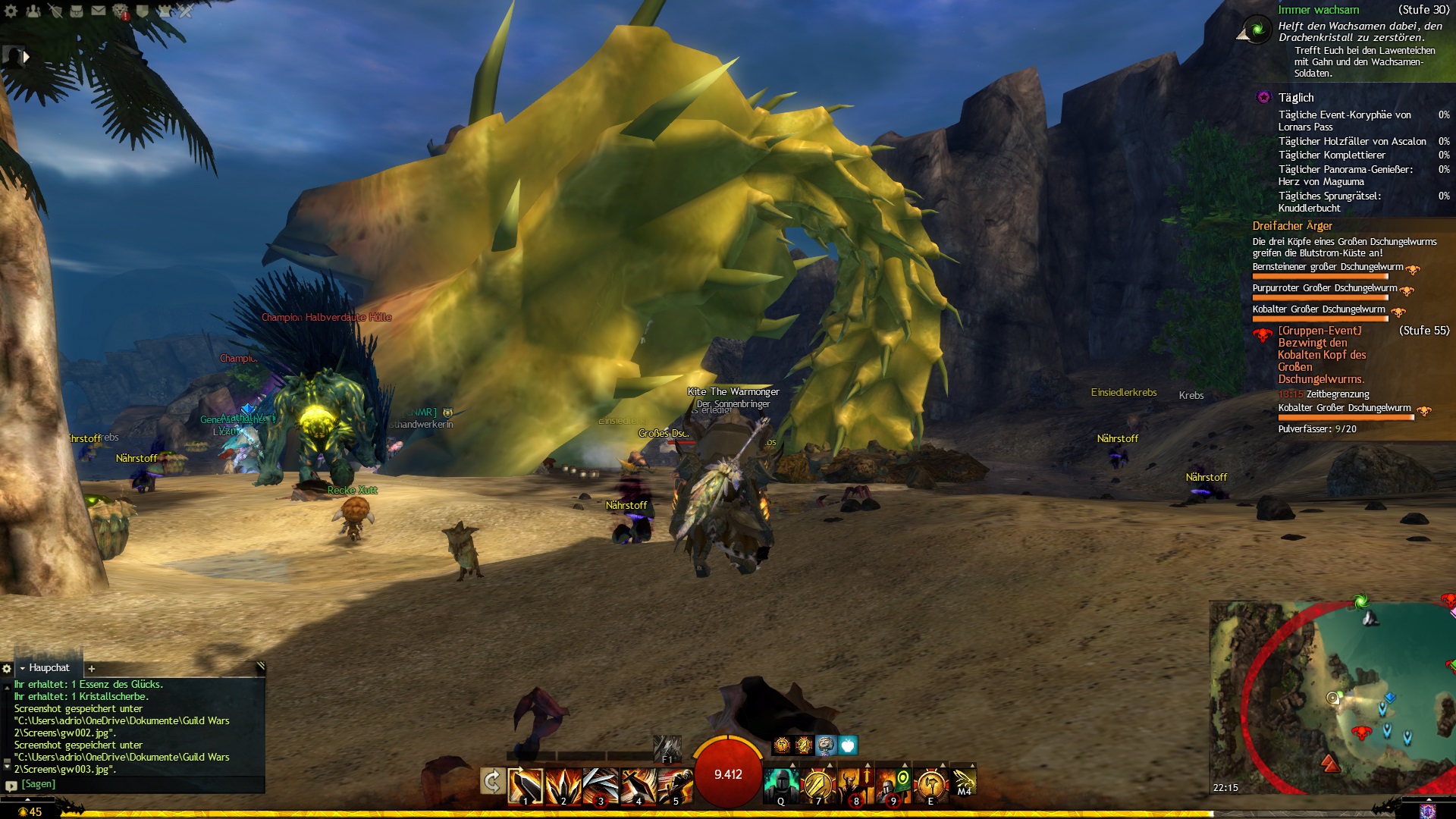Image resolution: width=1456 pixels, height=819 pixels.
Task: Open the Black Lion trading post icon
Action: (121, 11)
